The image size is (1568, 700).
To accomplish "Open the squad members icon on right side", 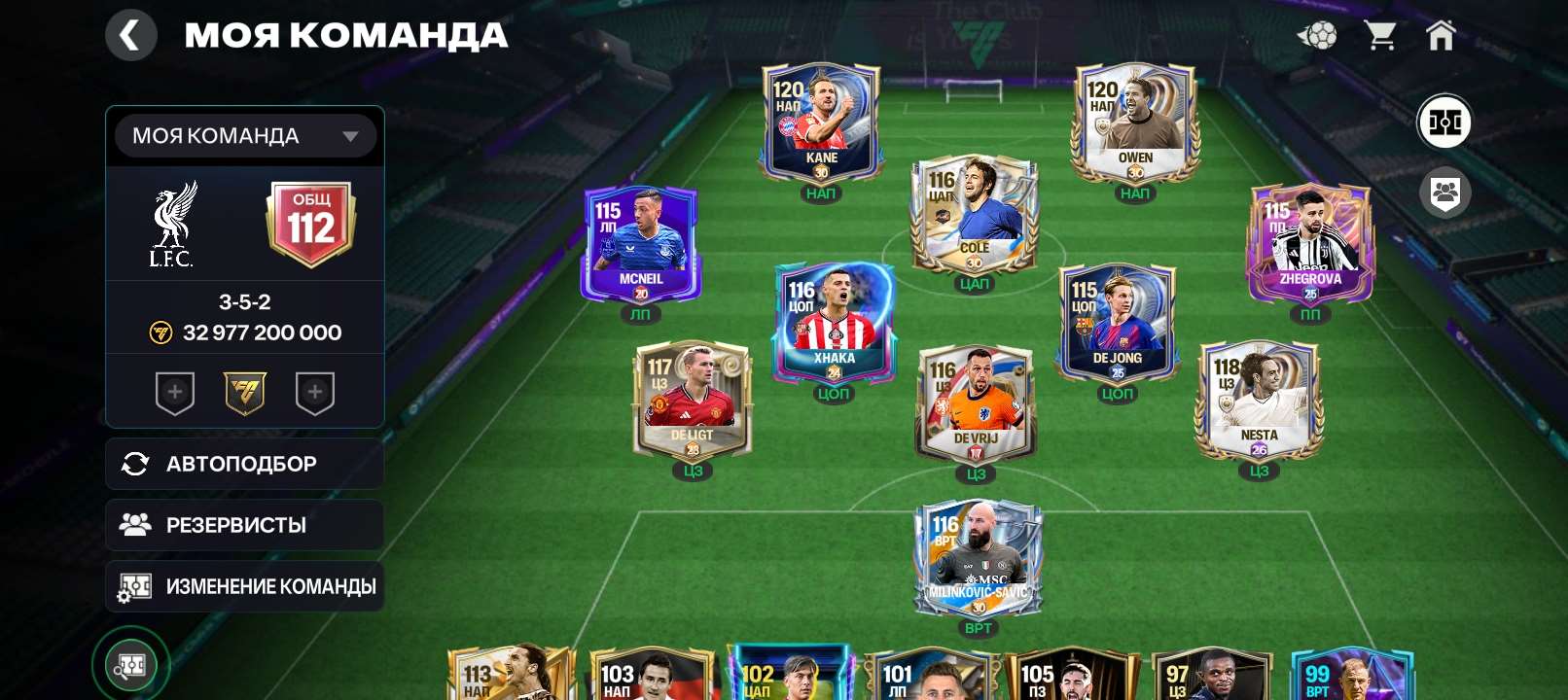I will point(1445,192).
